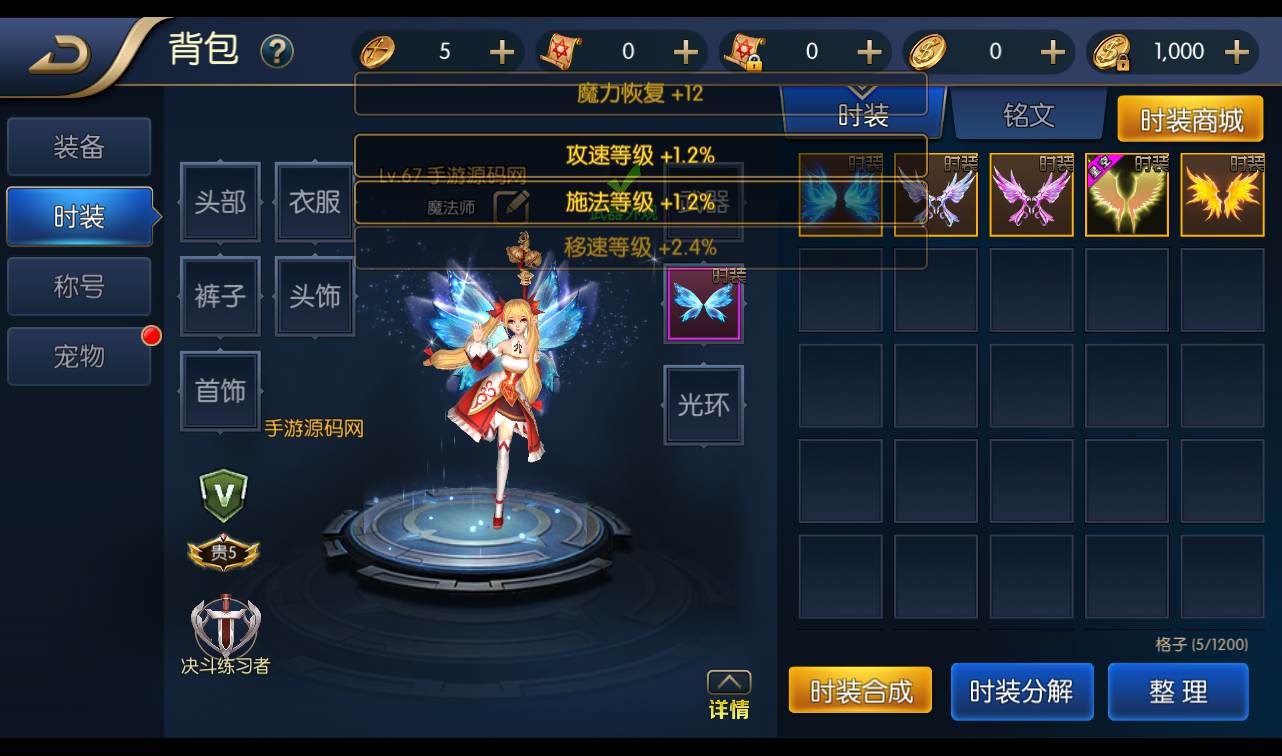Open the 贵5 nobility crown badge
Screen dimensions: 1282x756
[222, 553]
